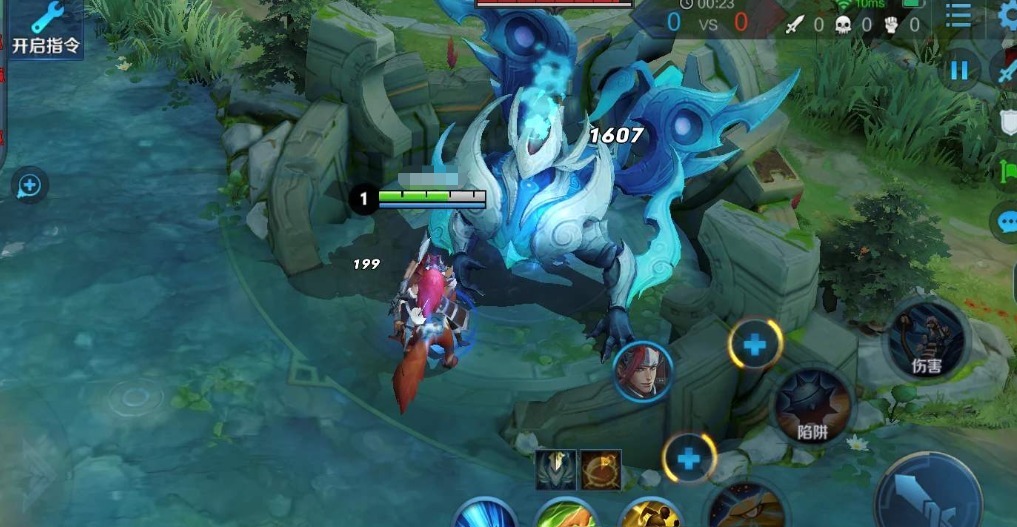The height and width of the screenshot is (527, 1017).
Task: Open the scoreboard list icon
Action: [x=959, y=15]
